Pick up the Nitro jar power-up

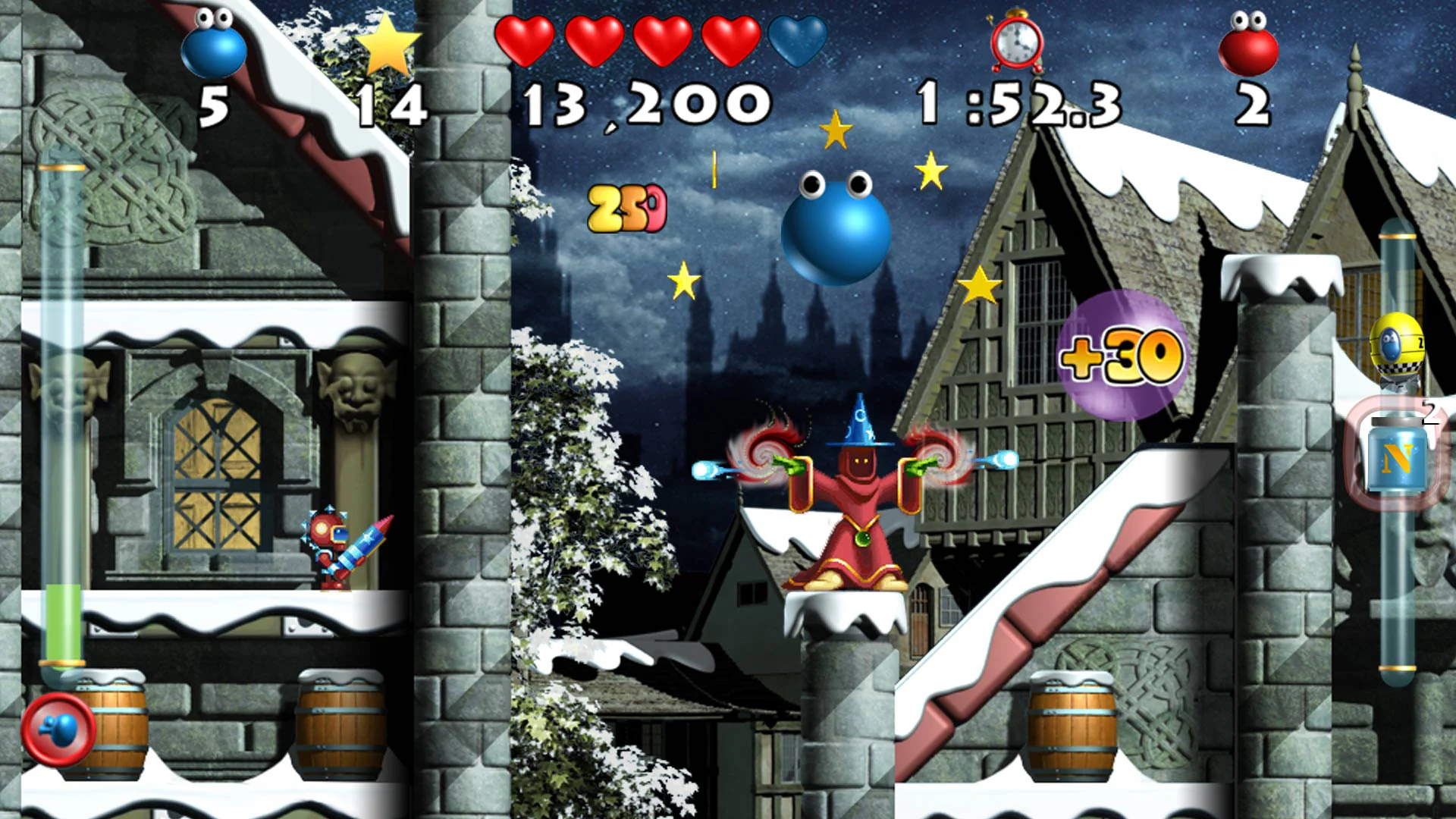(1398, 455)
